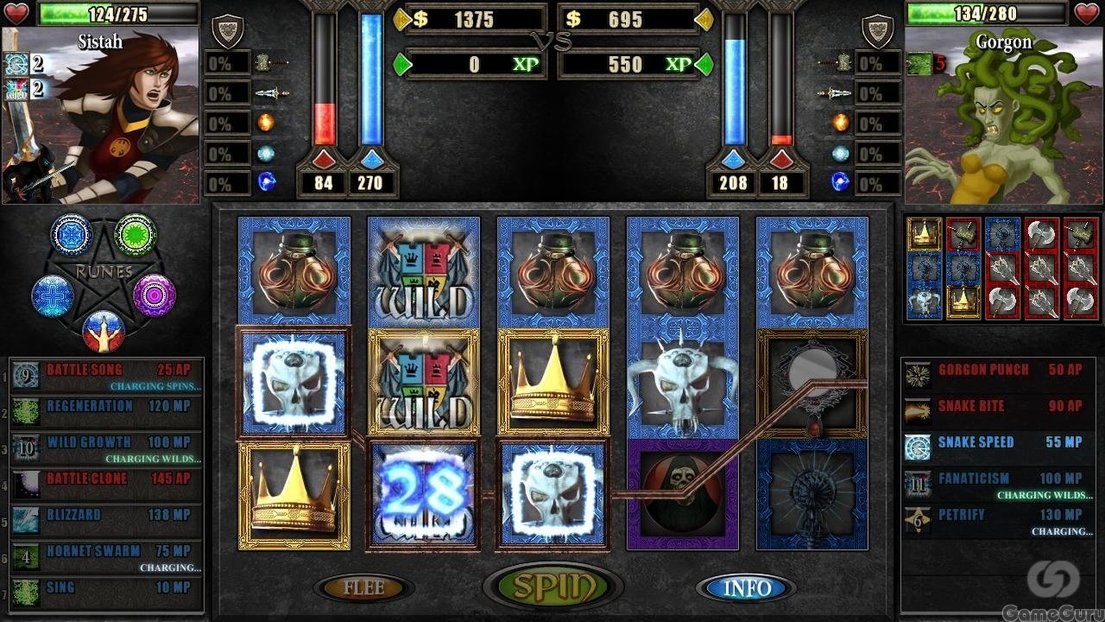Select the purple rune on the pentagram

(155, 295)
